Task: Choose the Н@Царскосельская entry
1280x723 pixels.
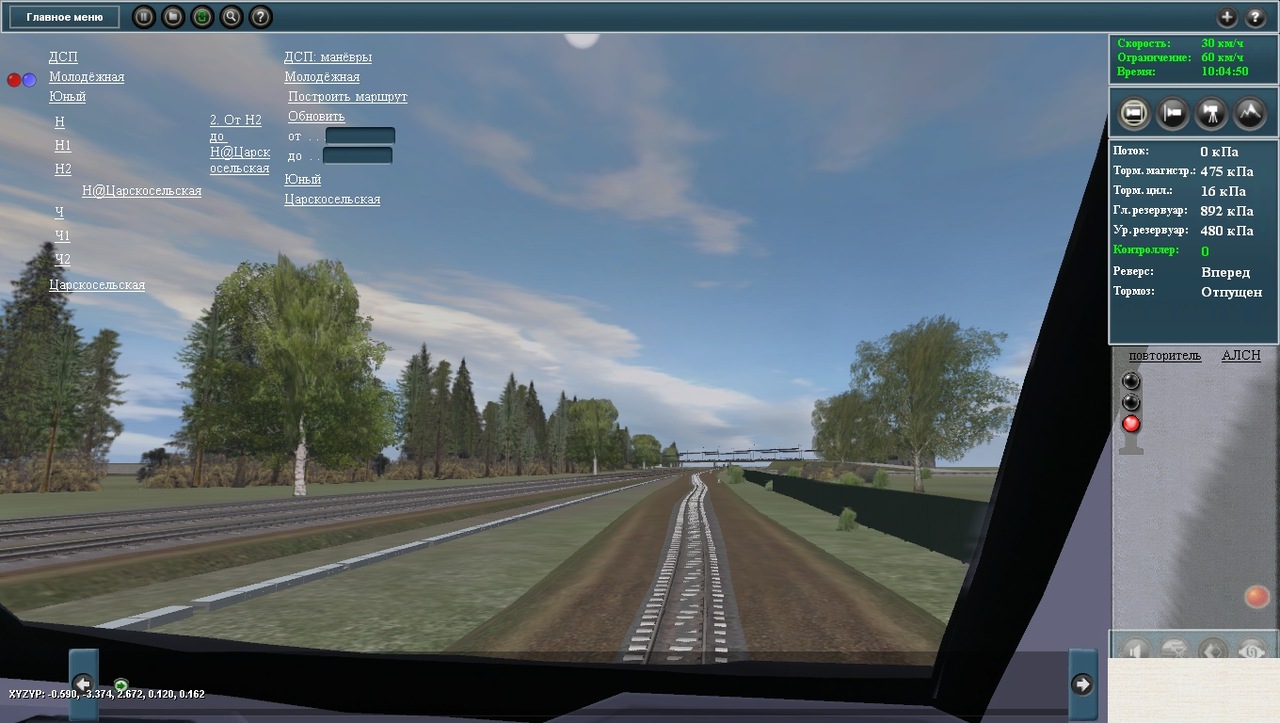Action: [141, 190]
